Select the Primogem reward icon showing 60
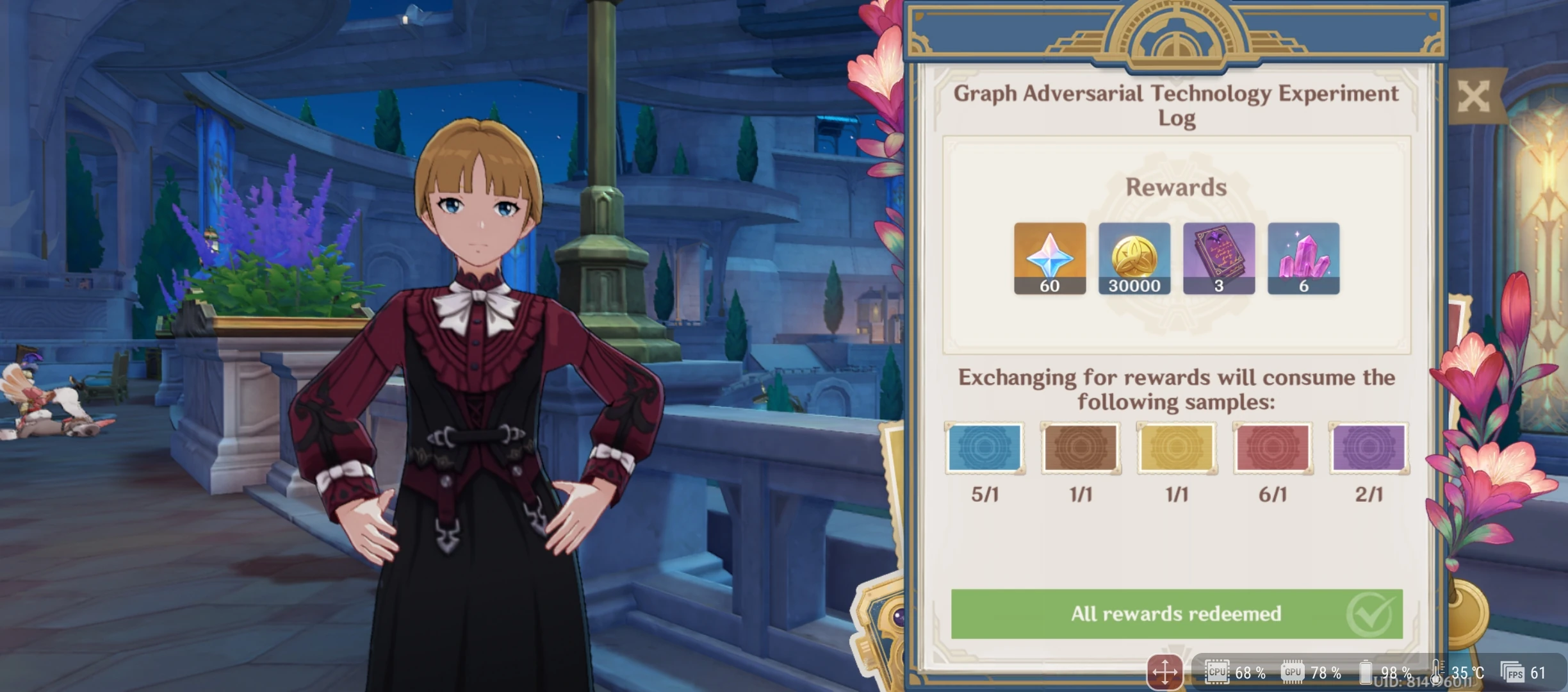The image size is (1568, 692). tap(1050, 259)
